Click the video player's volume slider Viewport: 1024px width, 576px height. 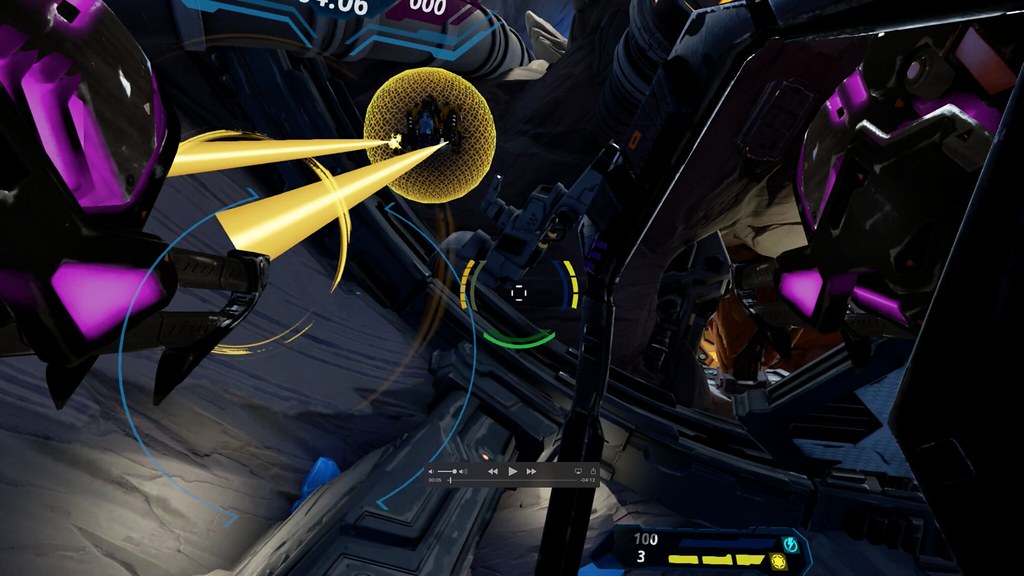(447, 471)
